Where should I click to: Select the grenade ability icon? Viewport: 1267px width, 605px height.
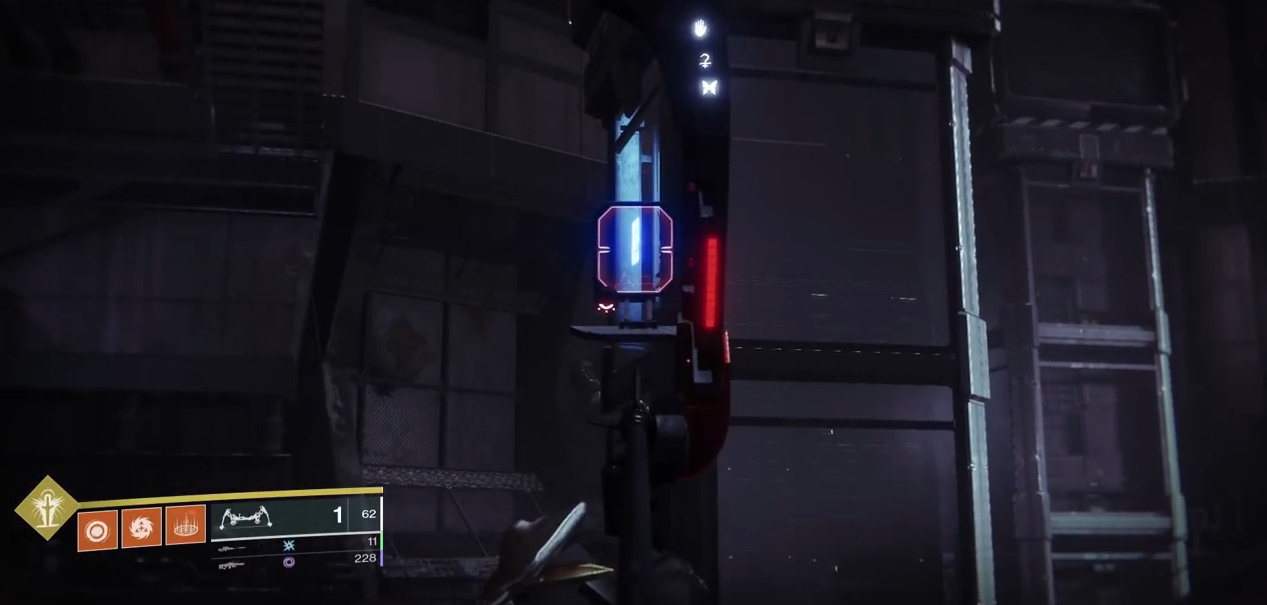[97, 529]
